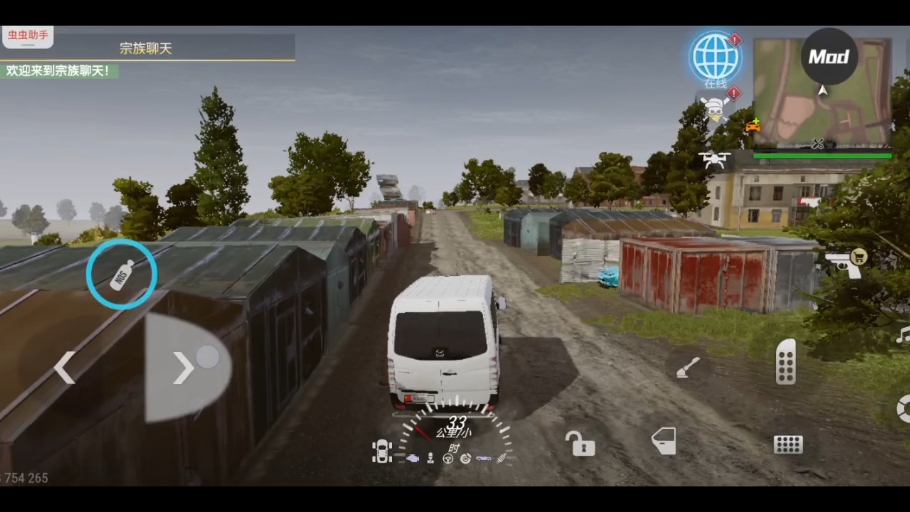The height and width of the screenshot is (512, 910).
Task: Open the 虫虫助手 overlay tab
Action: click(x=28, y=35)
